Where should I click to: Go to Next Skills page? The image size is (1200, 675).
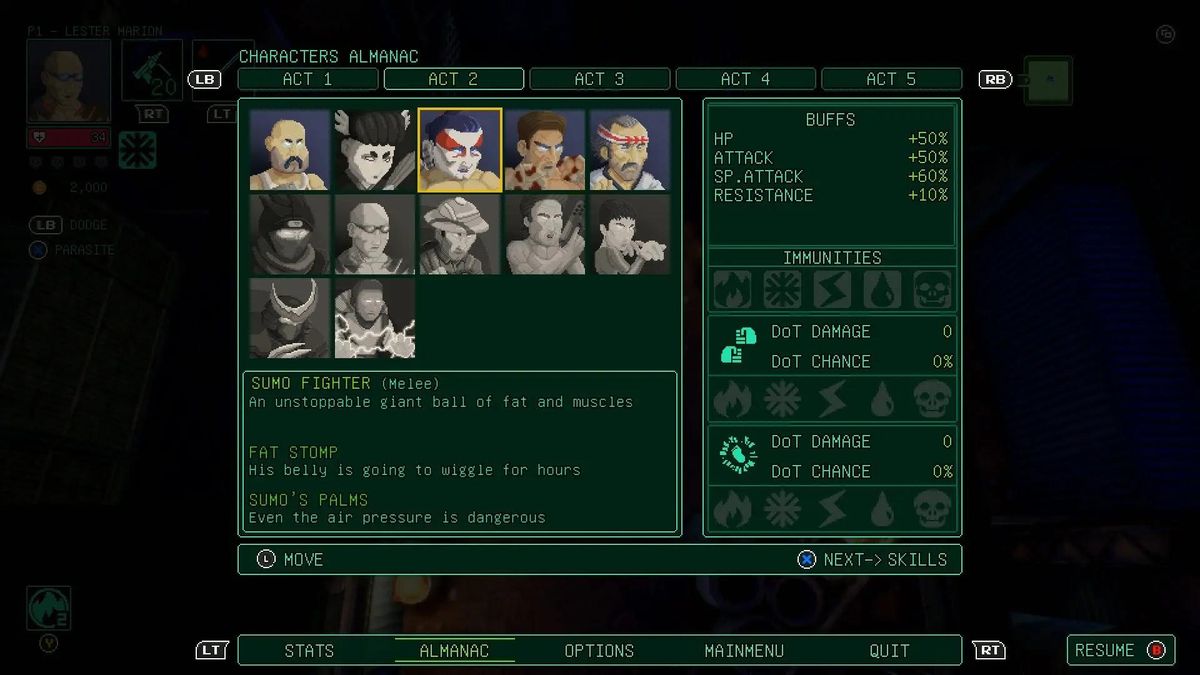coord(873,559)
